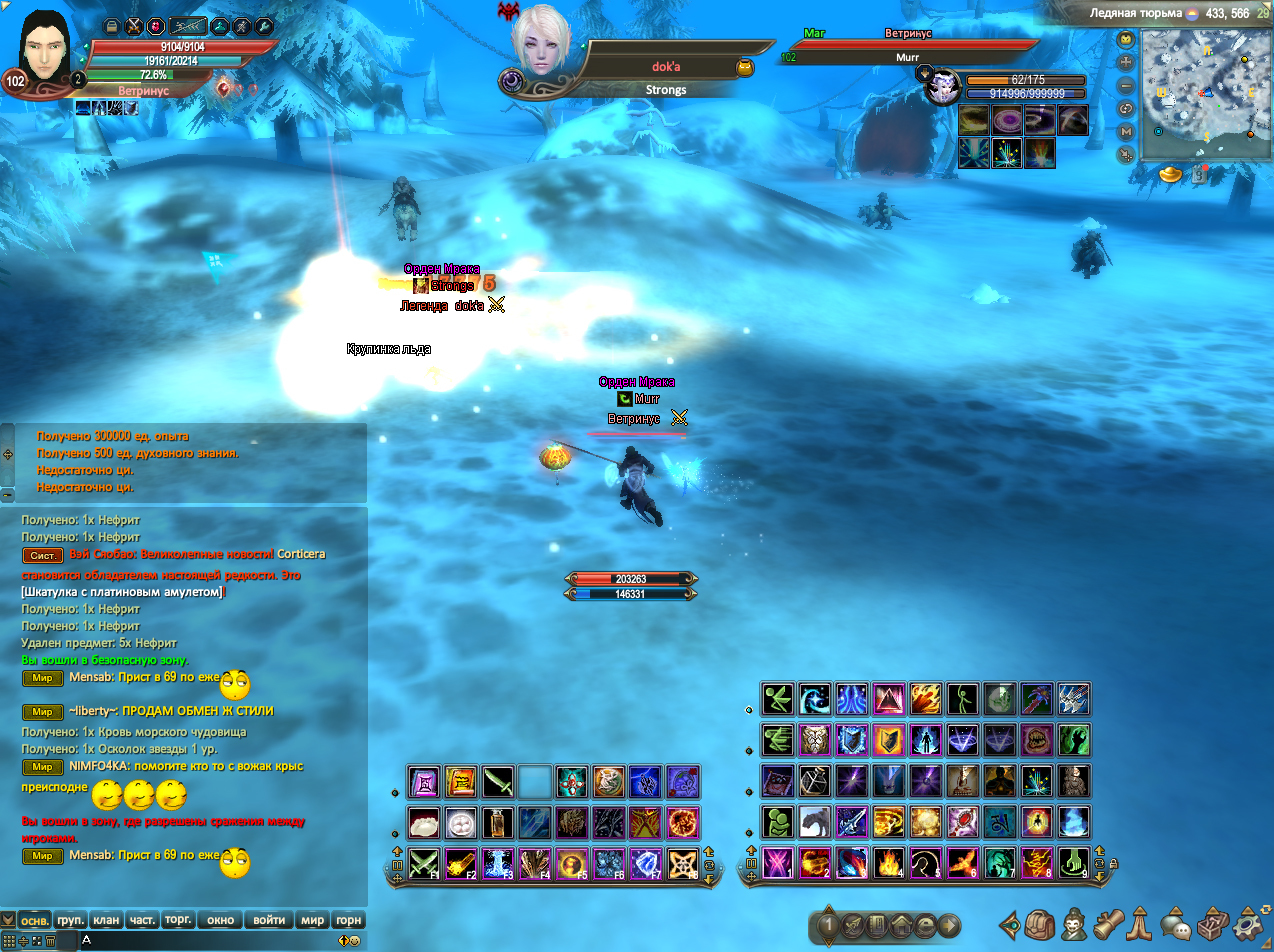Viewport: 1274px width, 952px height.
Task: Open the world map with M button
Action: 1126,131
